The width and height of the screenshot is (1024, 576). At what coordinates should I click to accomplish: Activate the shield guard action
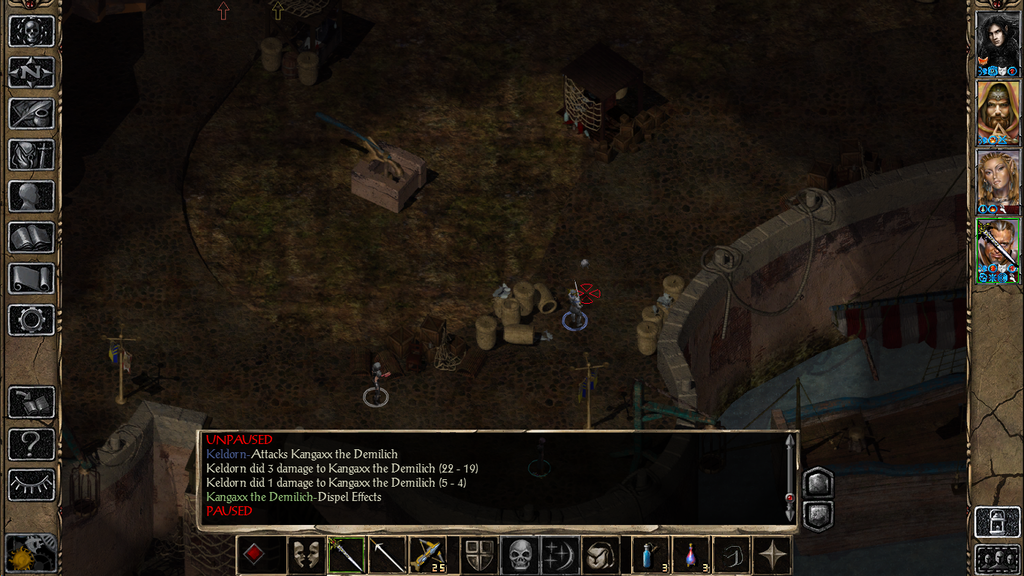point(479,555)
